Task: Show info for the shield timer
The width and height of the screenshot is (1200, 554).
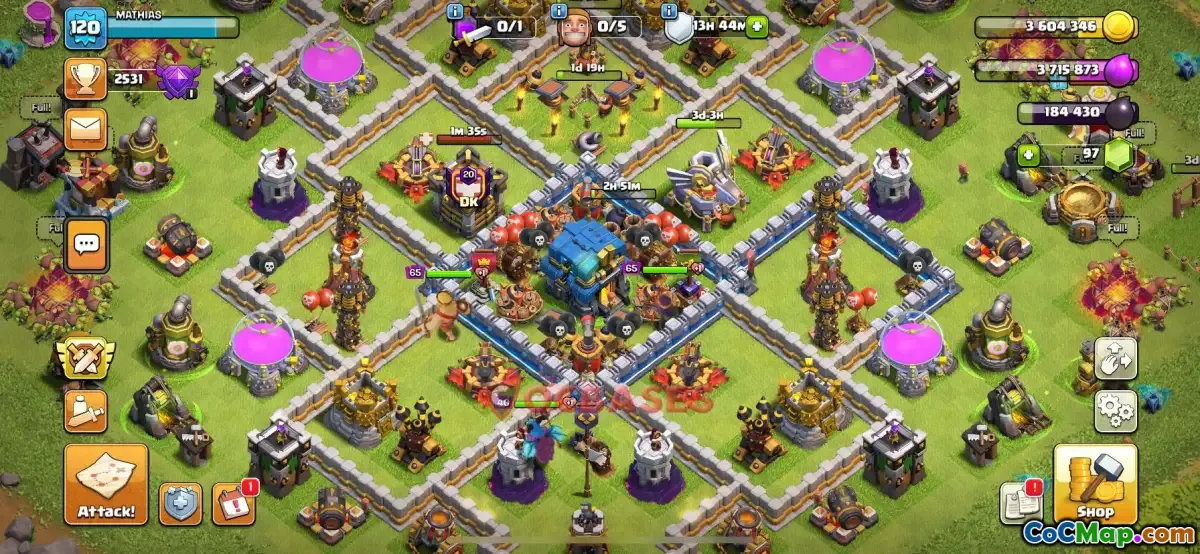Action: click(671, 11)
